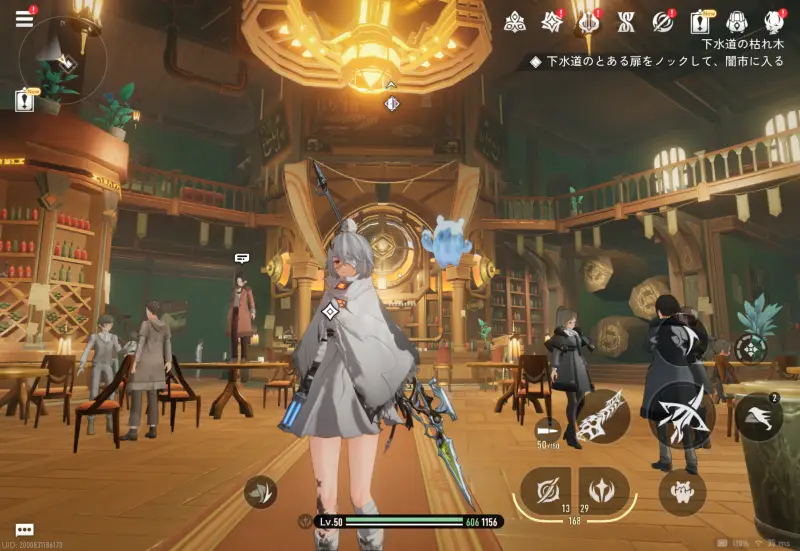Activate the large bow basic attack button
Screen dimensions: 800x551
coord(685,413)
